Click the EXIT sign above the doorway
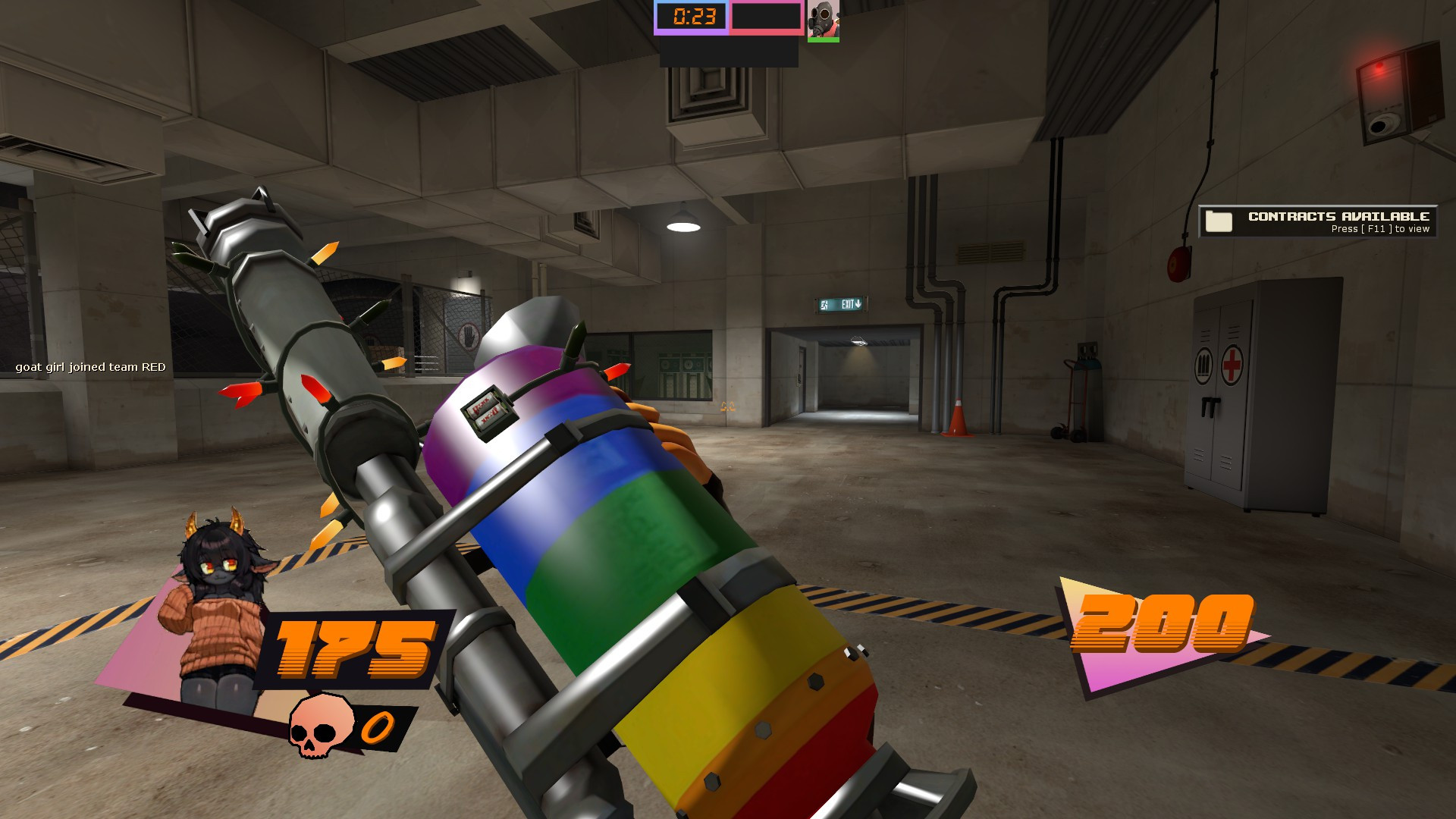This screenshot has height=819, width=1456. click(x=839, y=306)
